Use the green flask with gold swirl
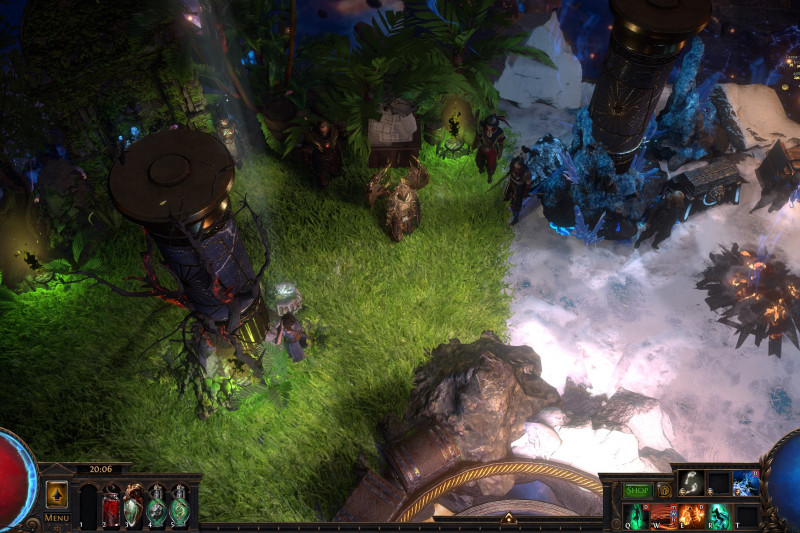Viewport: 800px width, 533px height. pos(180,507)
